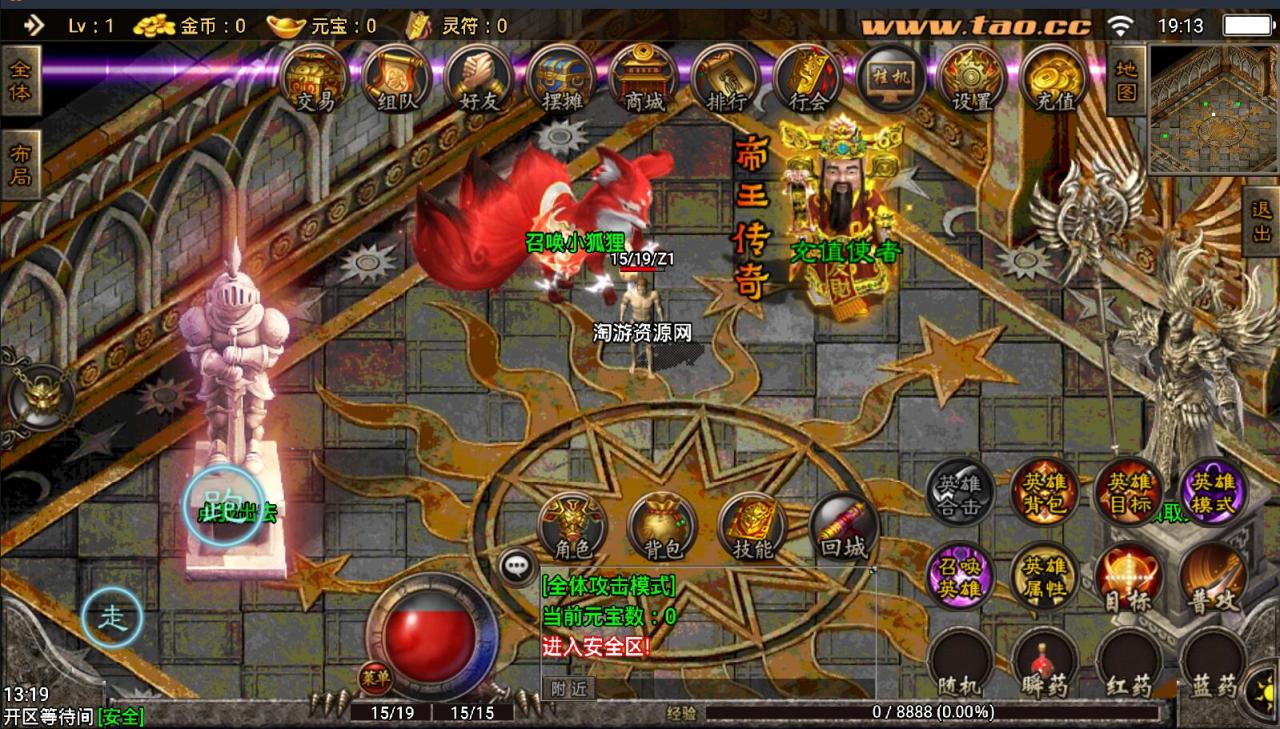This screenshot has width=1280, height=729.
Task: Use the 普攻 normal attack button
Action: pos(1213,578)
